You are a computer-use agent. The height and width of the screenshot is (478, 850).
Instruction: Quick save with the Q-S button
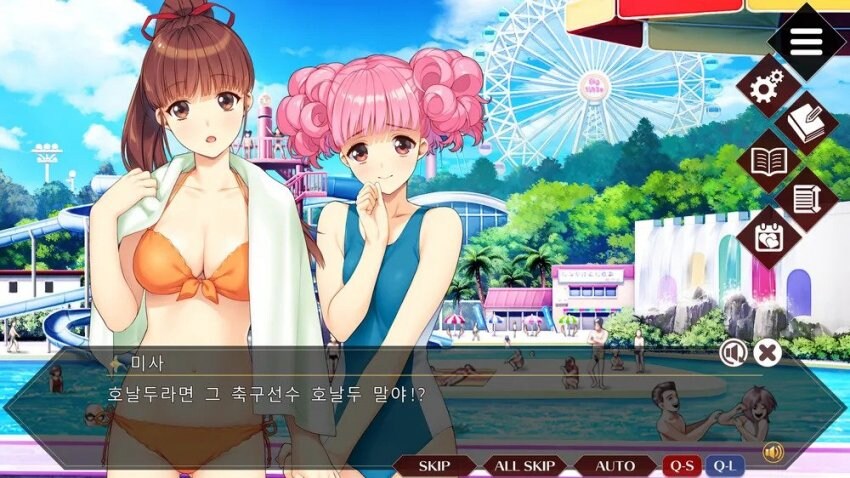682,465
